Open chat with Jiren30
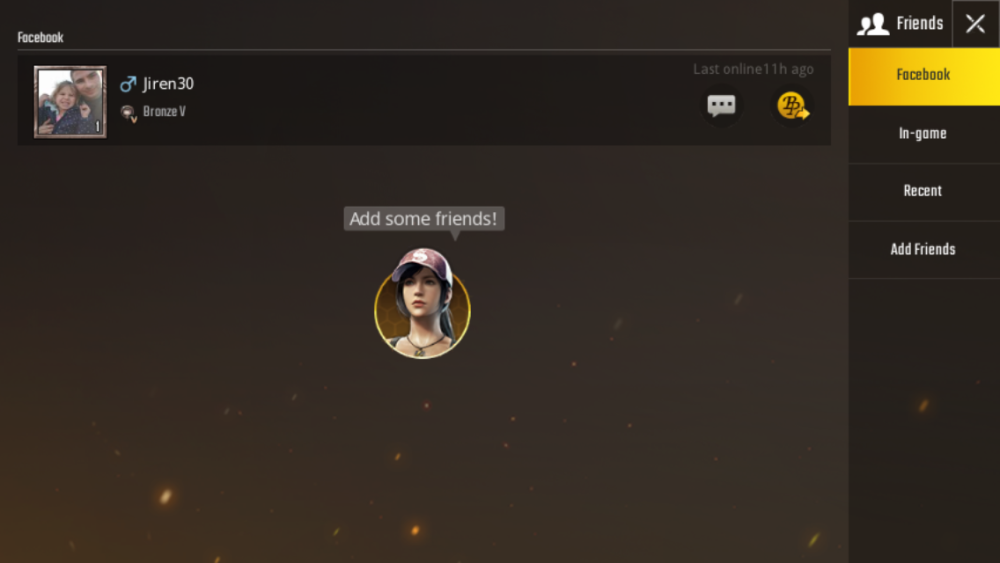The width and height of the screenshot is (1000, 563). [721, 106]
